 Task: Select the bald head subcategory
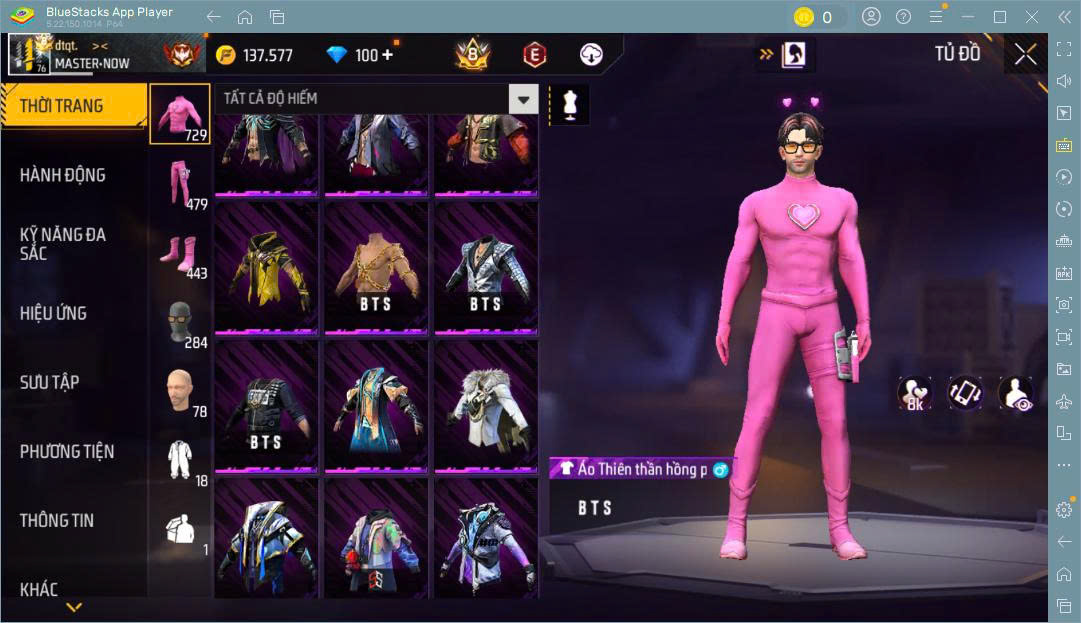[x=180, y=391]
